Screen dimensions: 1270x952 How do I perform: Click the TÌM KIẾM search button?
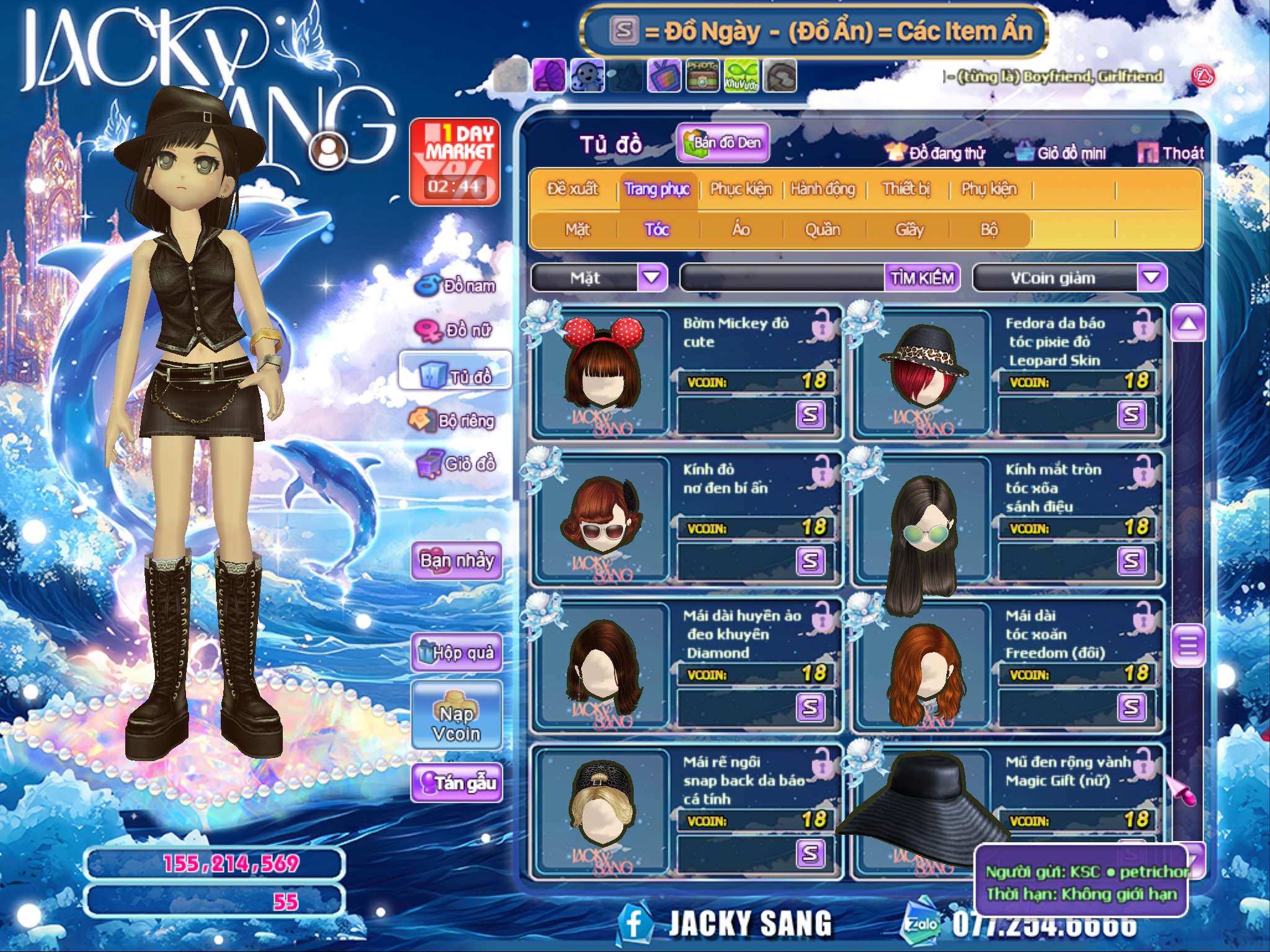[922, 278]
